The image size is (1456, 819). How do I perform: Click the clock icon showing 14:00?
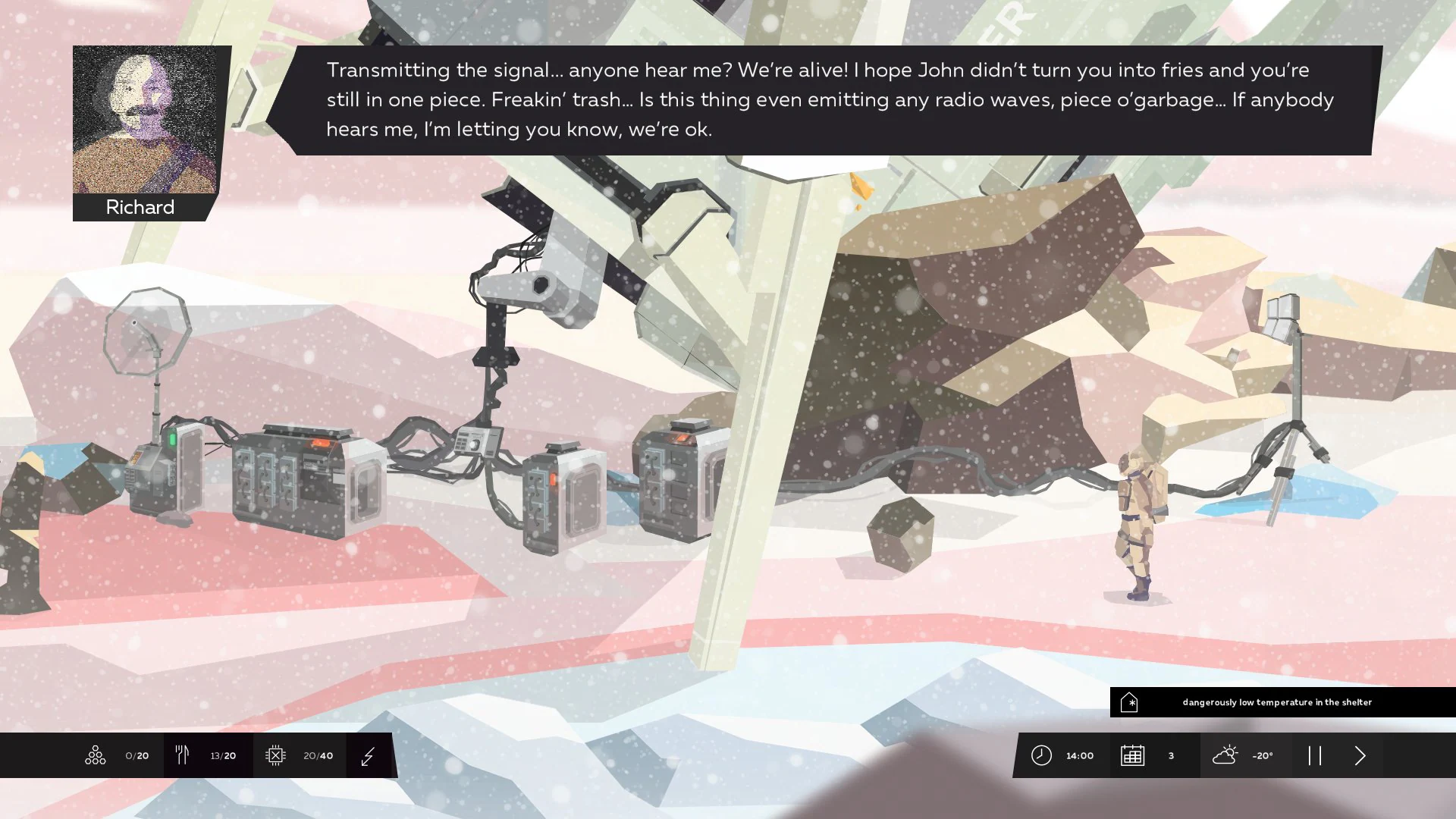click(x=1042, y=755)
